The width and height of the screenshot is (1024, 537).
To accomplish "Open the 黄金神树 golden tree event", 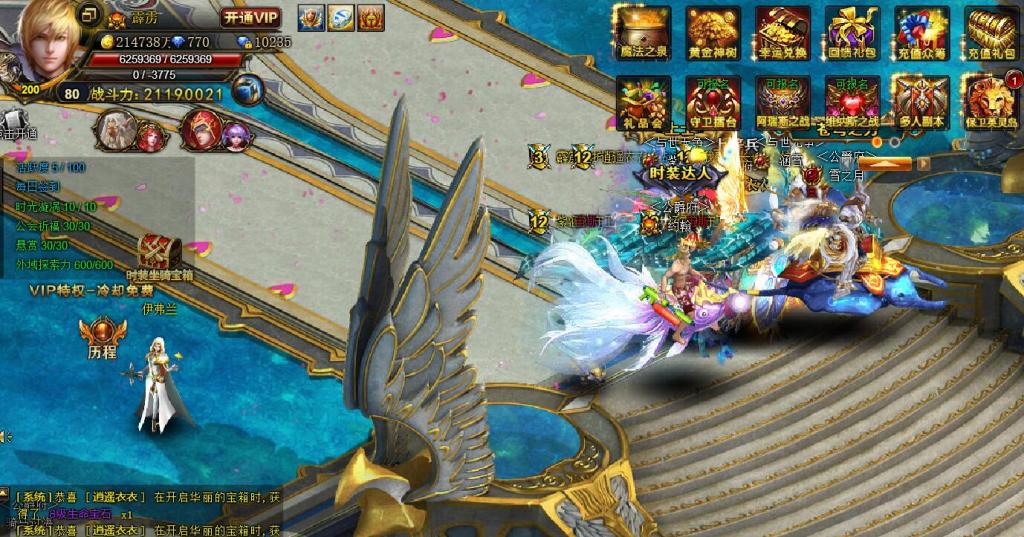I will tap(713, 31).
